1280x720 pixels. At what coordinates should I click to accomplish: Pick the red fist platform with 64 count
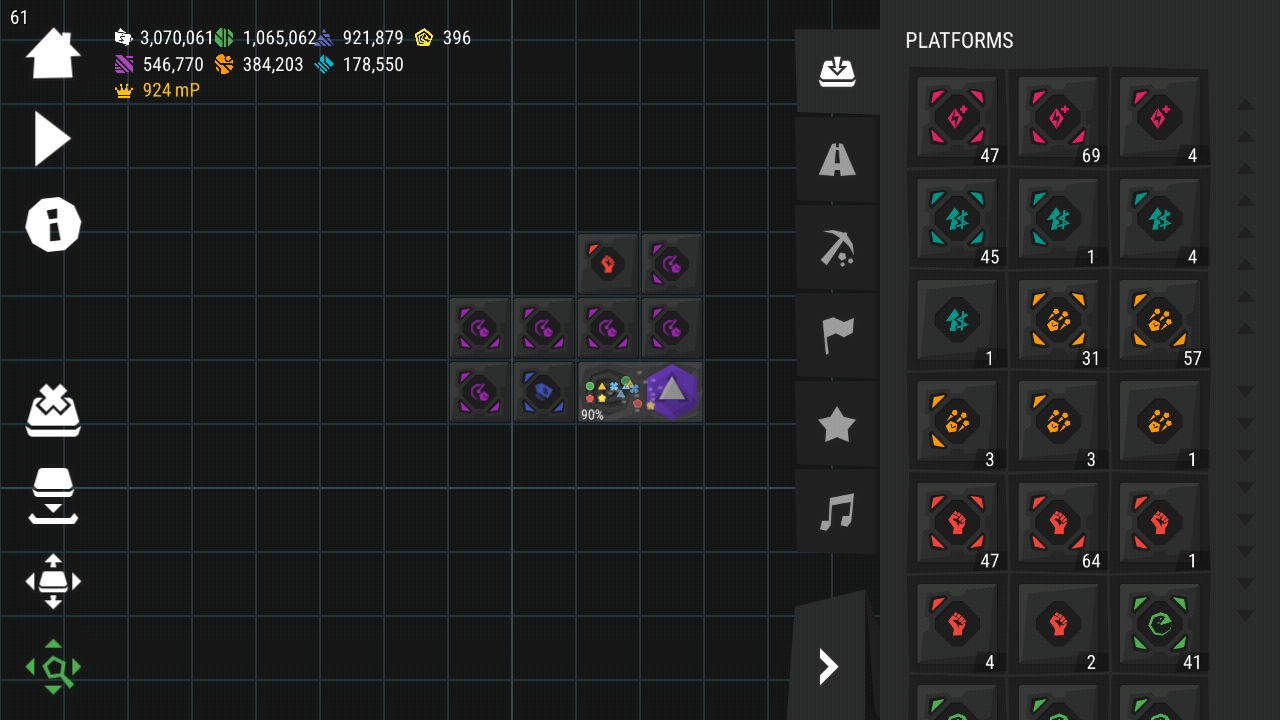tap(1058, 523)
